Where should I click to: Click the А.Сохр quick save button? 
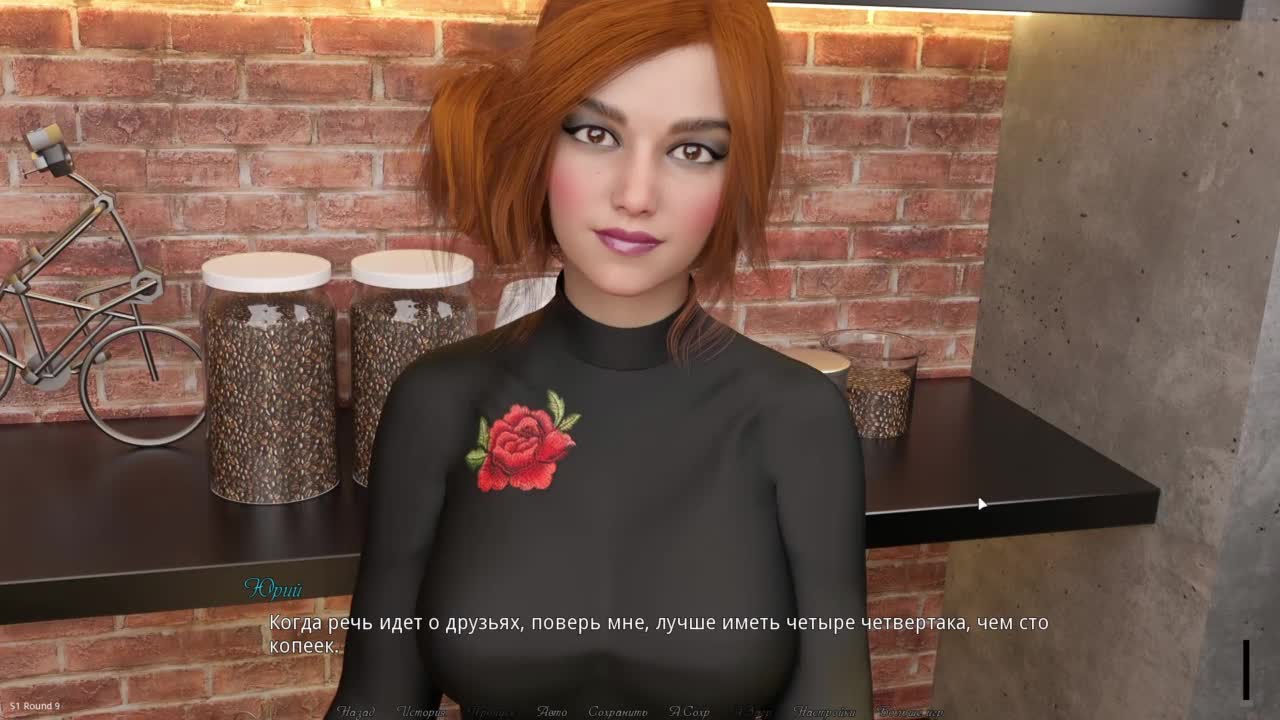coord(689,712)
